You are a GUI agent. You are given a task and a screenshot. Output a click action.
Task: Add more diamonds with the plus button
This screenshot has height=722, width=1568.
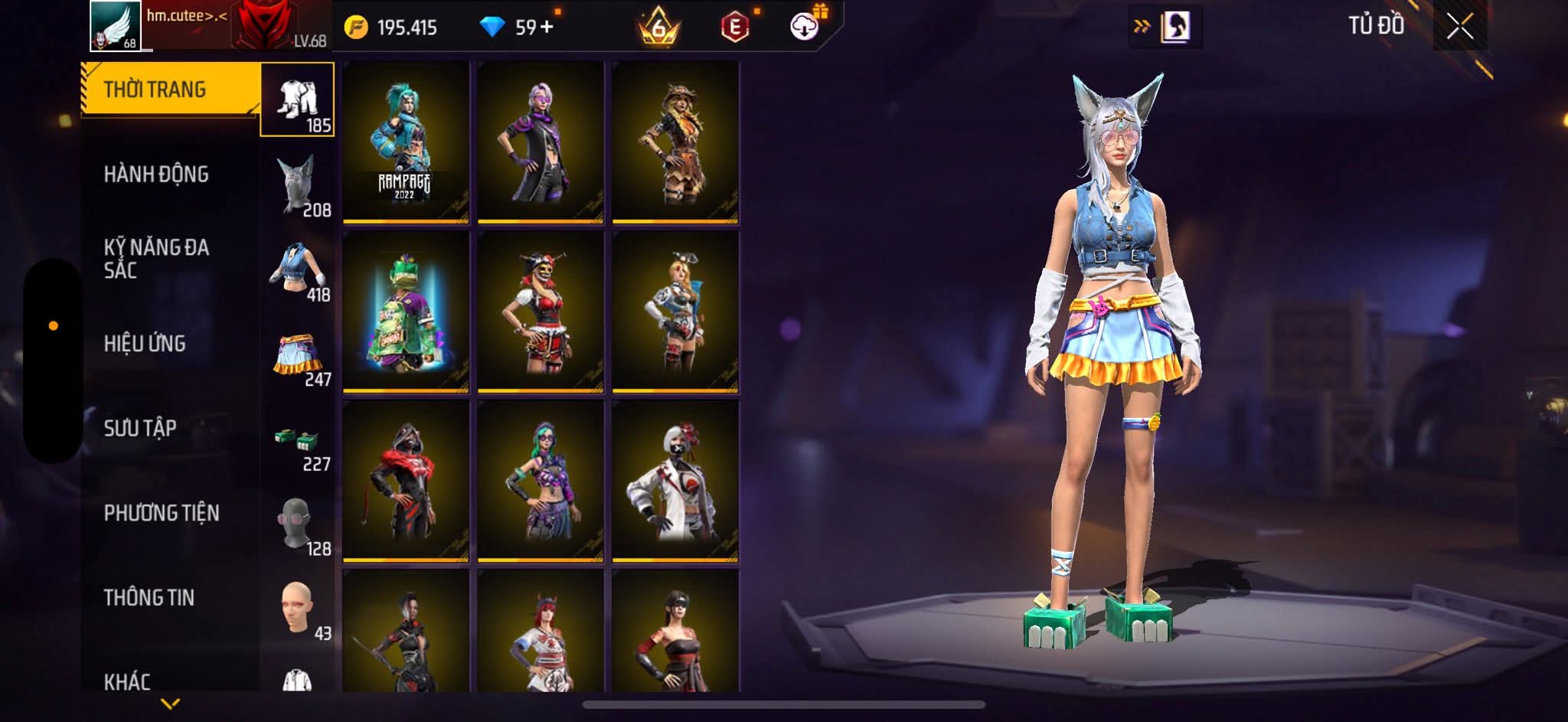(546, 28)
